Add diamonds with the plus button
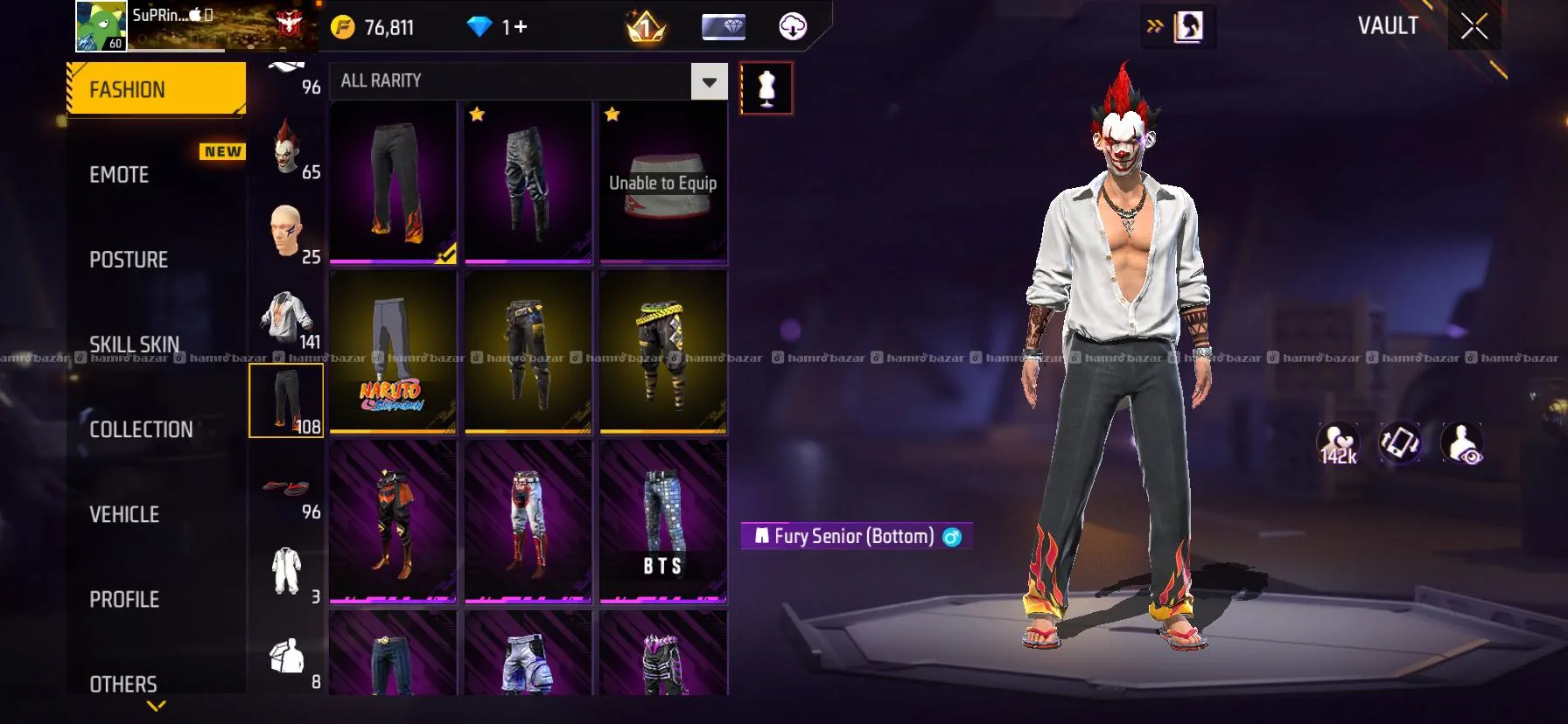 coord(520,27)
